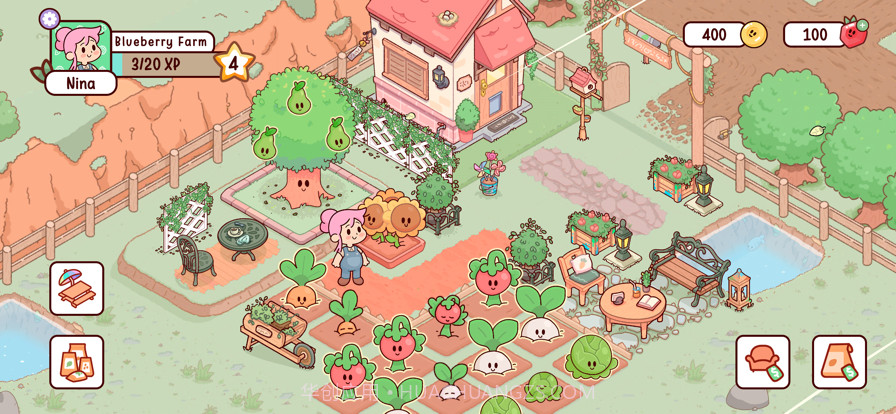The height and width of the screenshot is (414, 896).
Task: Click the purple gear settings icon
Action: pos(49,18)
